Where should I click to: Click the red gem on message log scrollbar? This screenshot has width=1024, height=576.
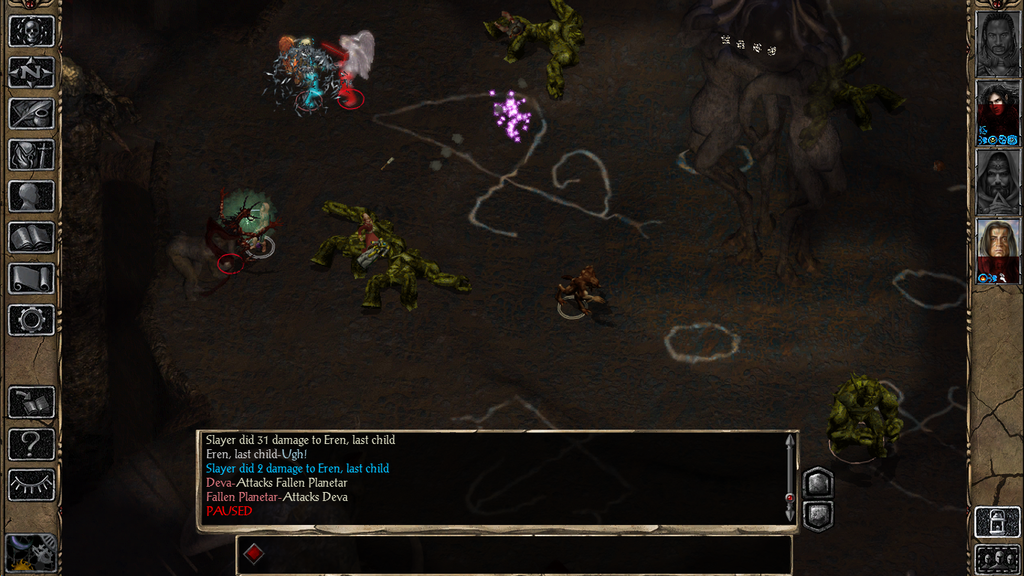click(790, 497)
